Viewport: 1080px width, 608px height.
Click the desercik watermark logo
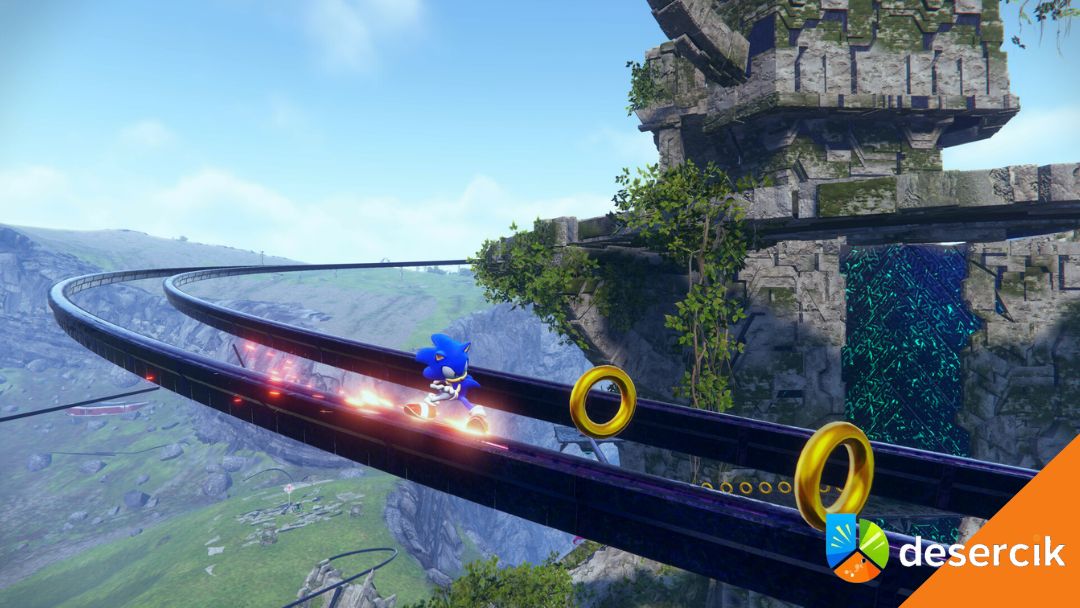[x=856, y=547]
